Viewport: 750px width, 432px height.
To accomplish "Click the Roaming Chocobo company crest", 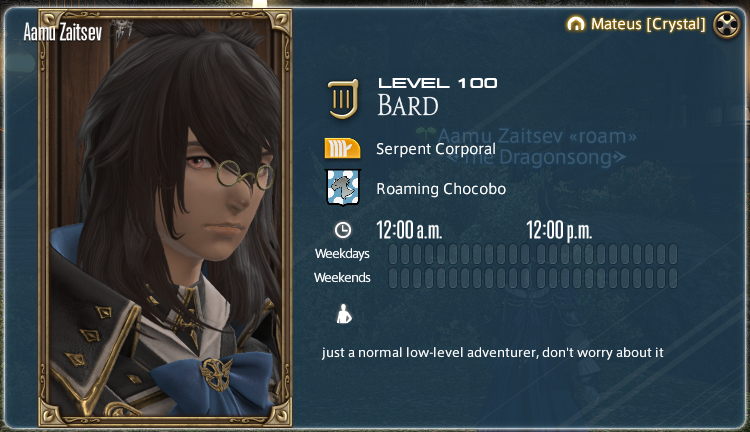I will [342, 187].
